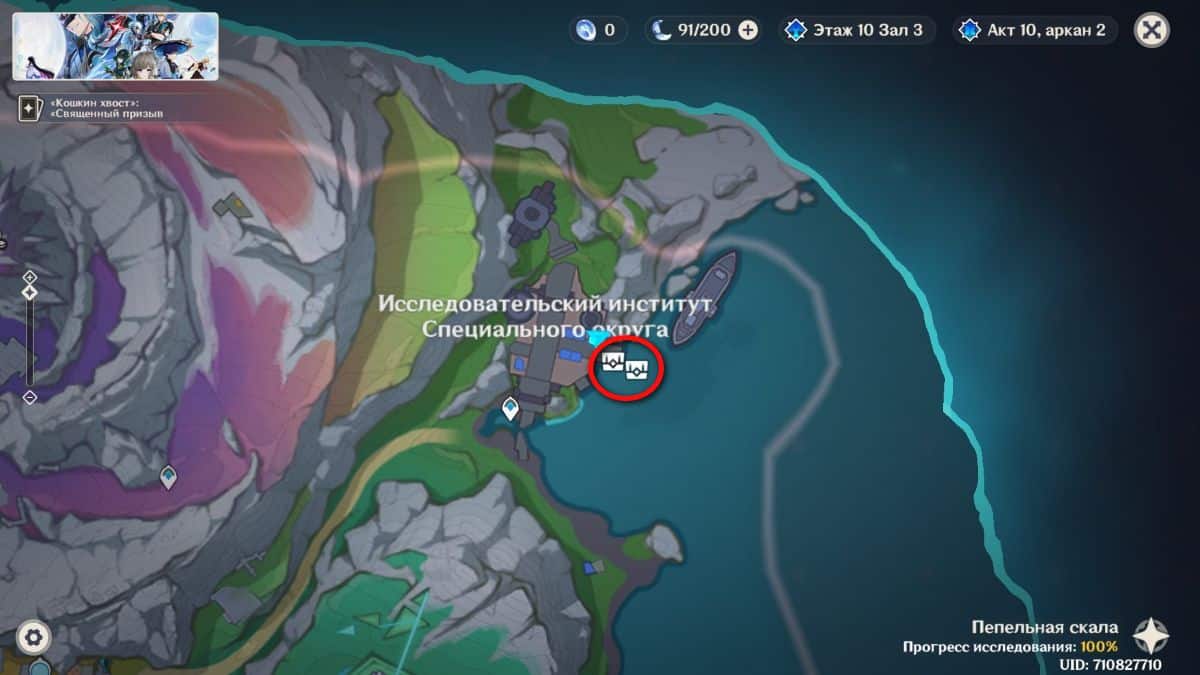Viewport: 1200px width, 675px height.
Task: Add resin using the plus button
Action: tap(748, 30)
